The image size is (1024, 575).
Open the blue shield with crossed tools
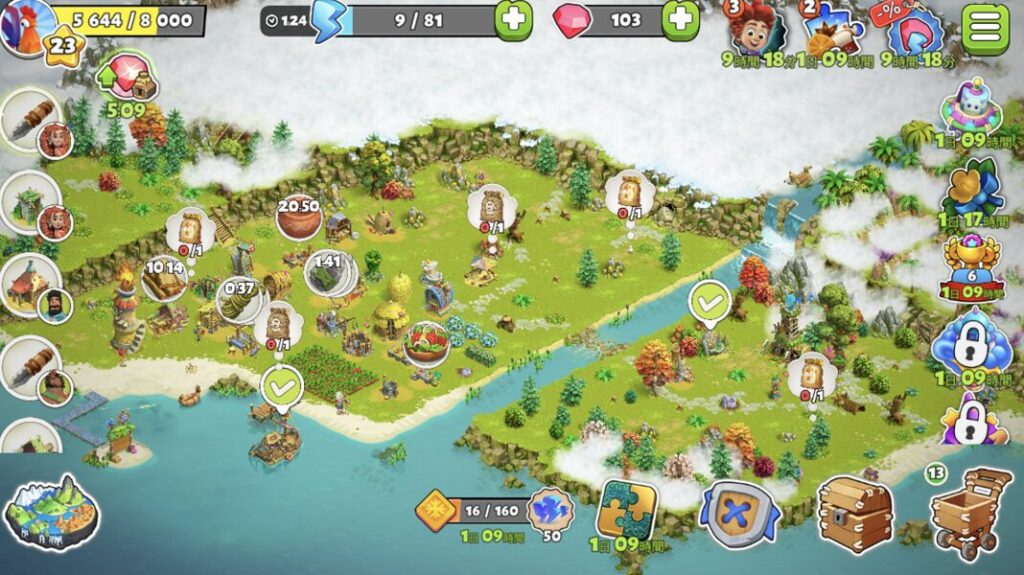pyautogui.click(x=740, y=513)
